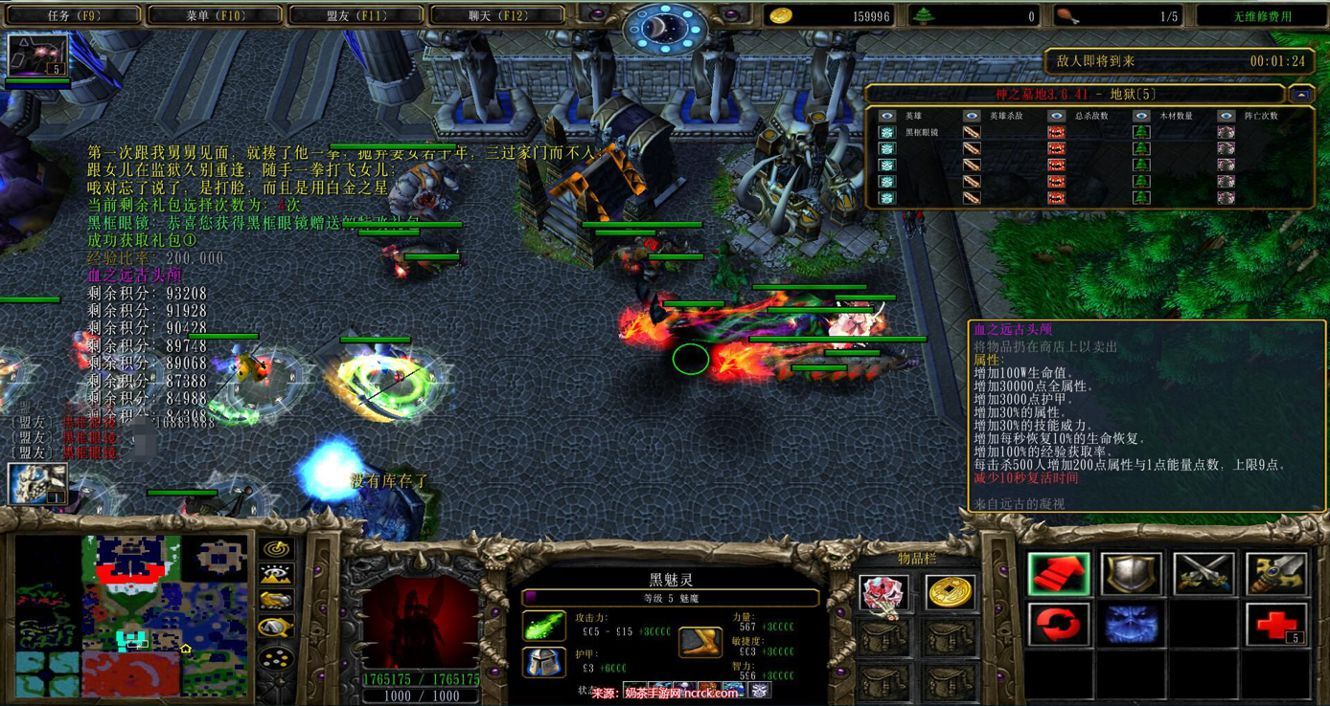
Task: Activate the shield Hold Position command
Action: point(1131,574)
